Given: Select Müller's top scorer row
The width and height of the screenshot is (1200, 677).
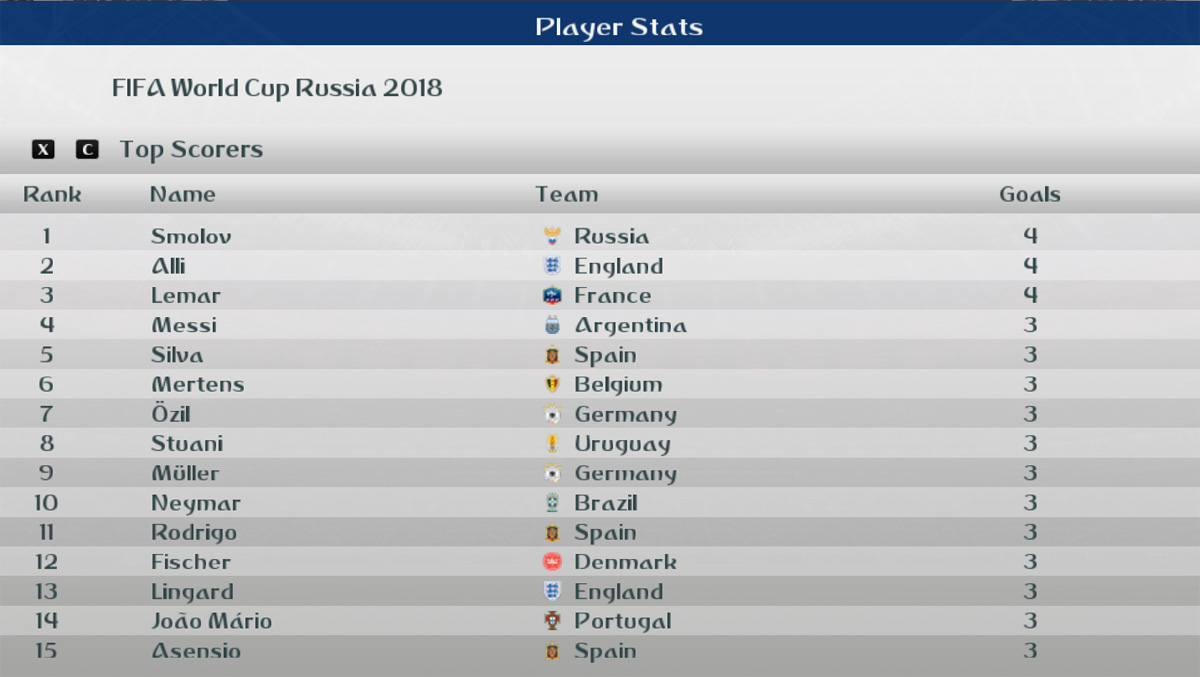Looking at the screenshot, I should (185, 473).
